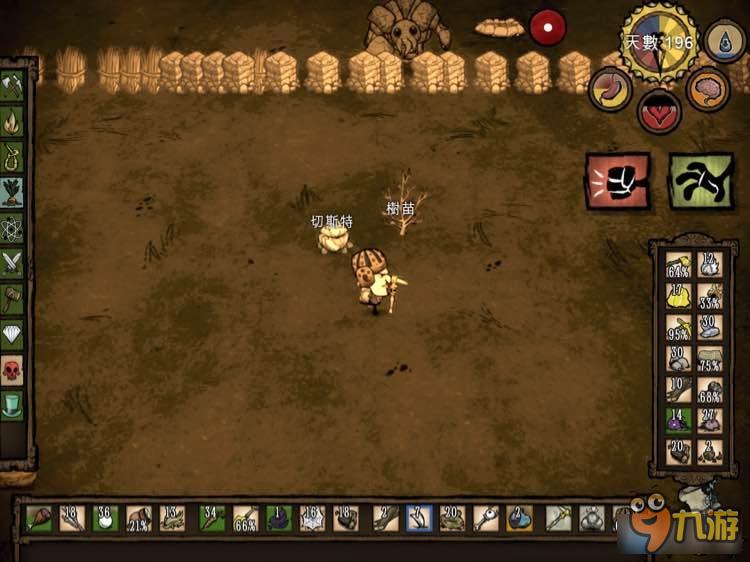Select the blue-highlighted hotbar slot
The height and width of the screenshot is (562, 750).
click(420, 518)
